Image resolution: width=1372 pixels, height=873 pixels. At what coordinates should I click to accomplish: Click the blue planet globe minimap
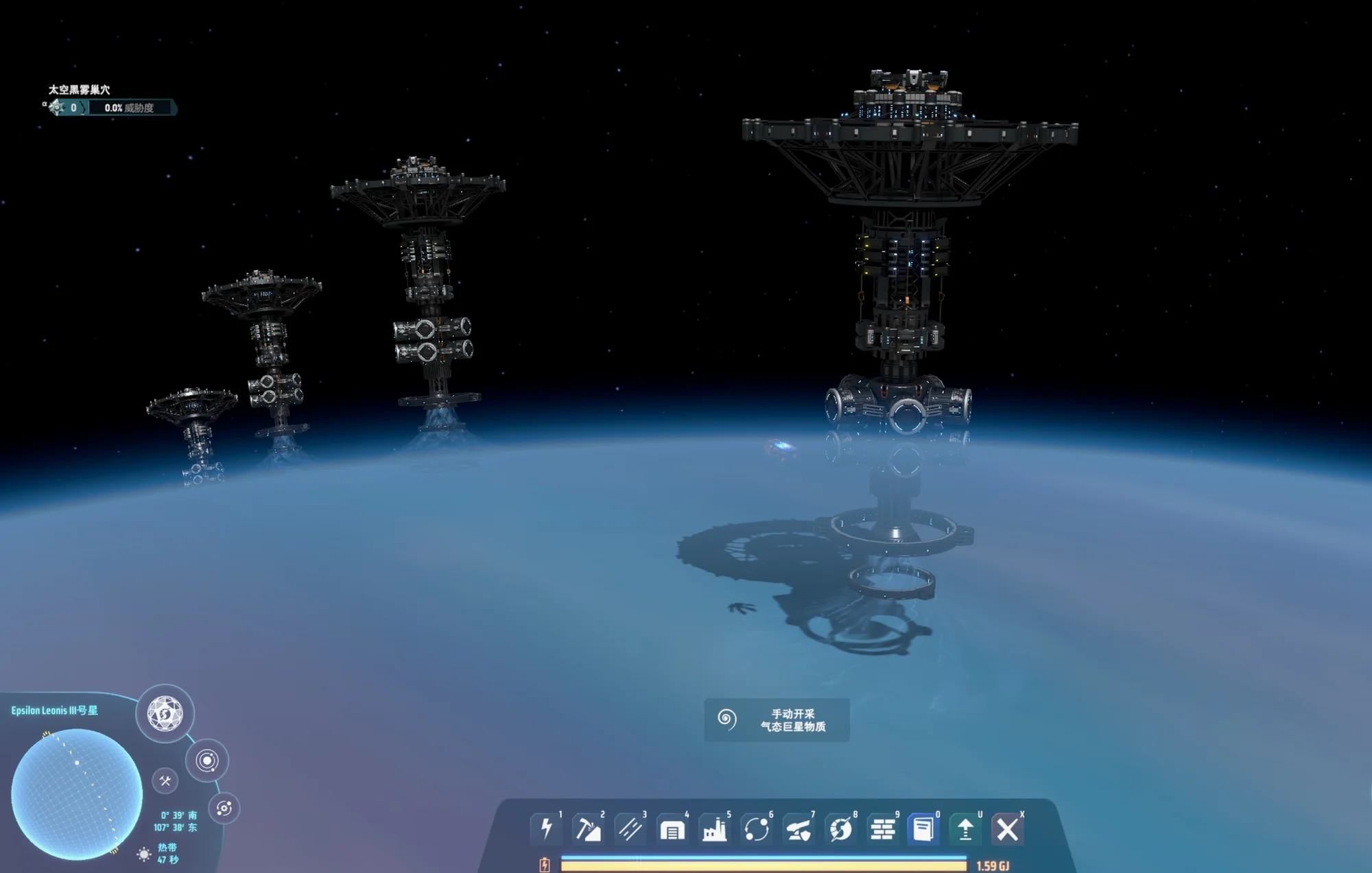[x=77, y=794]
